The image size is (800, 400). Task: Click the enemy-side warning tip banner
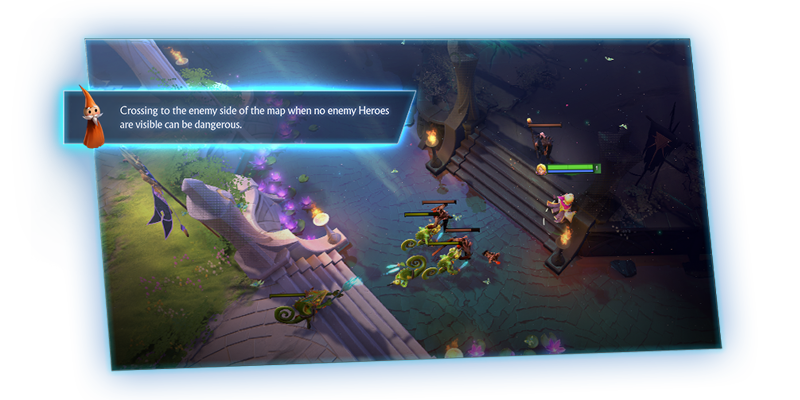255,118
